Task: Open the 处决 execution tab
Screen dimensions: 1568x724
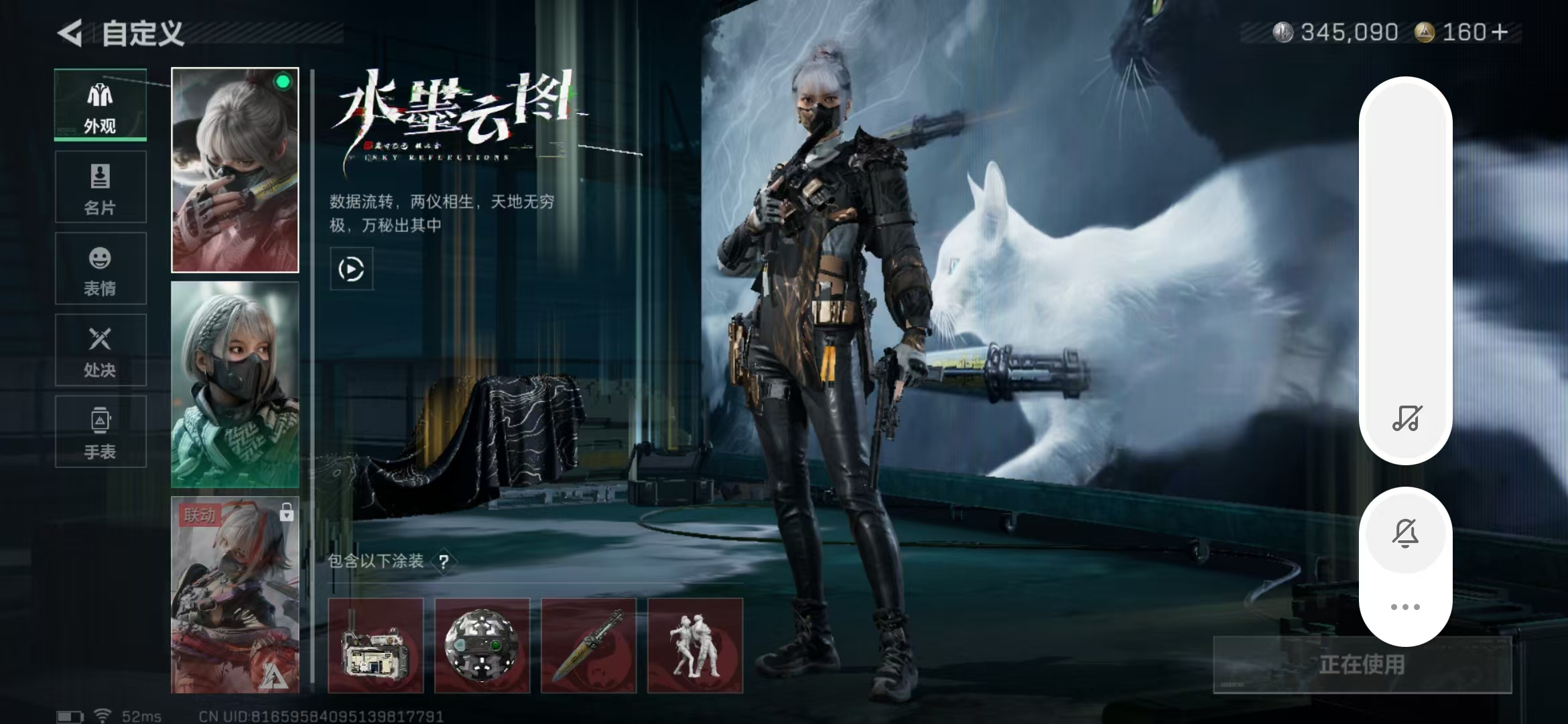Action: (101, 351)
